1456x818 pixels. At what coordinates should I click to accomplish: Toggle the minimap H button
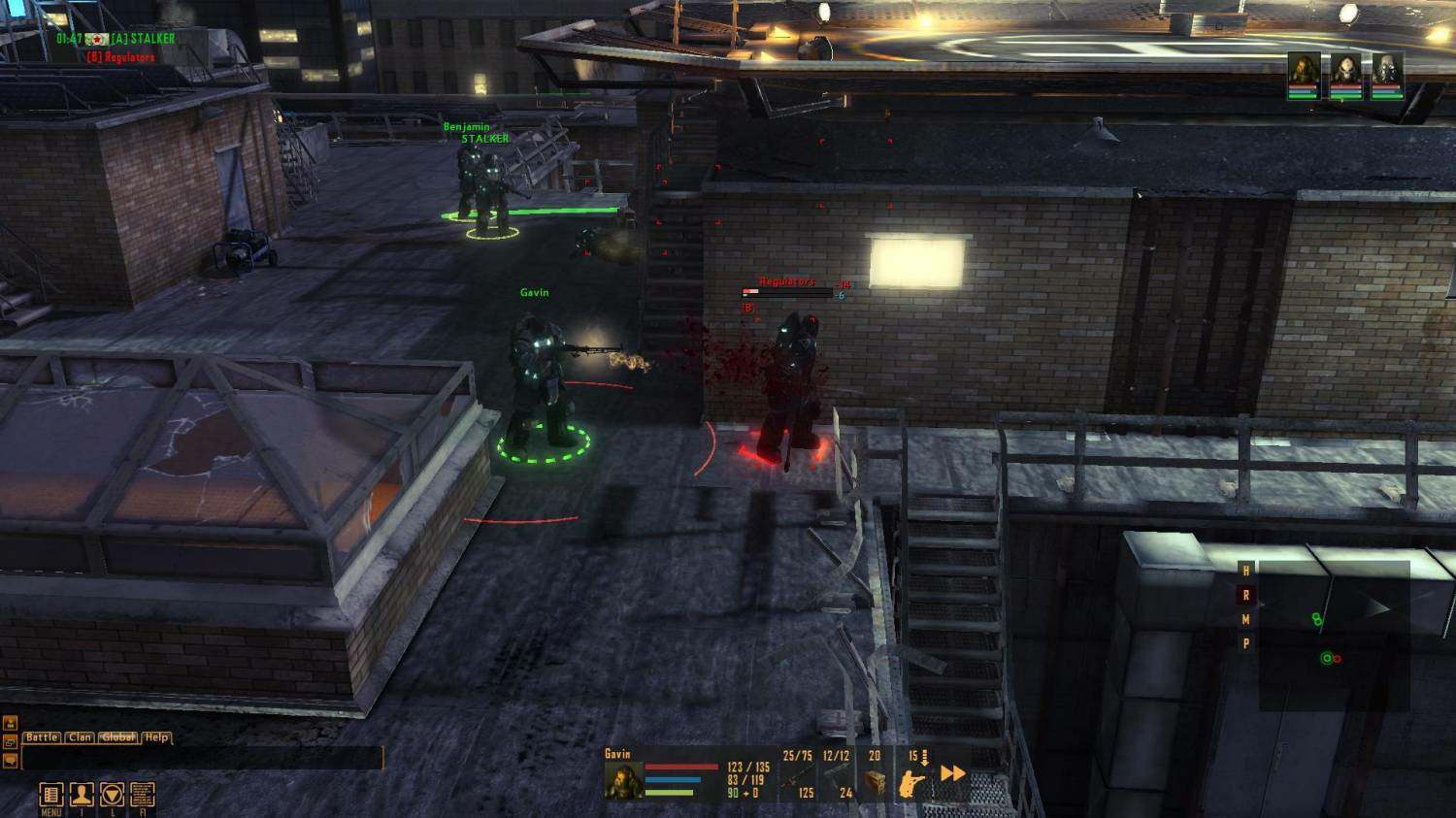click(1246, 571)
